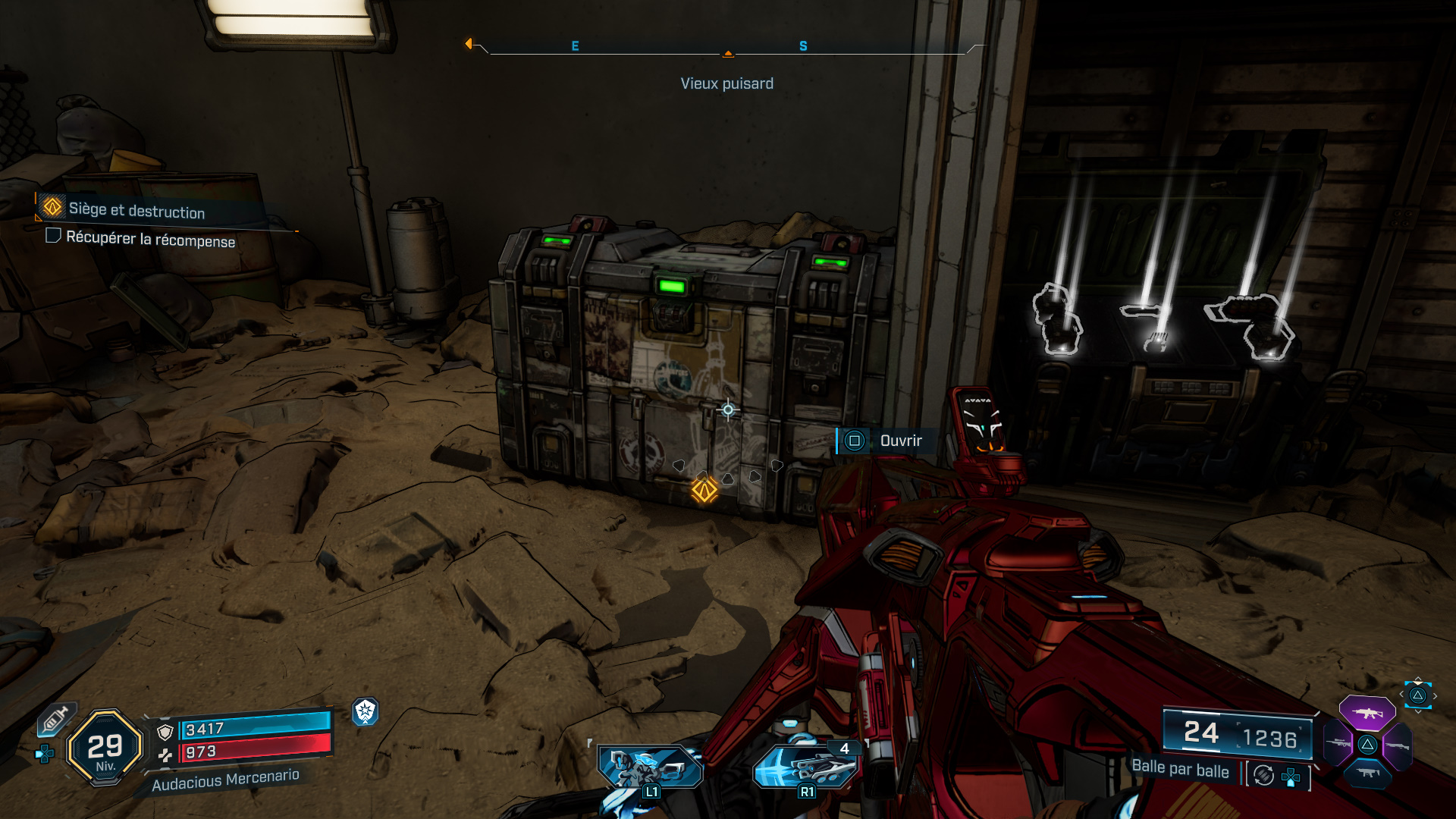
Task: Click the Vieux puisard location label
Action: (728, 83)
